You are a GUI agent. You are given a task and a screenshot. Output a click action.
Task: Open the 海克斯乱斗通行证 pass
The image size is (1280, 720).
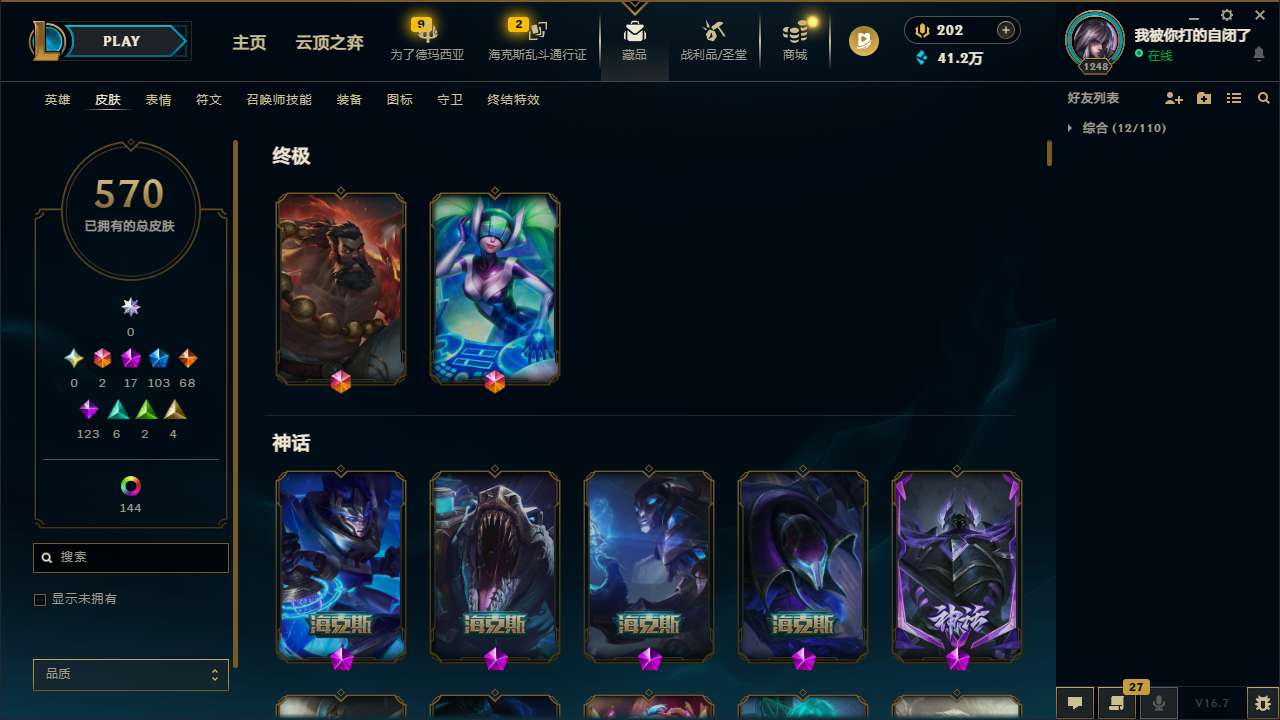coord(536,40)
